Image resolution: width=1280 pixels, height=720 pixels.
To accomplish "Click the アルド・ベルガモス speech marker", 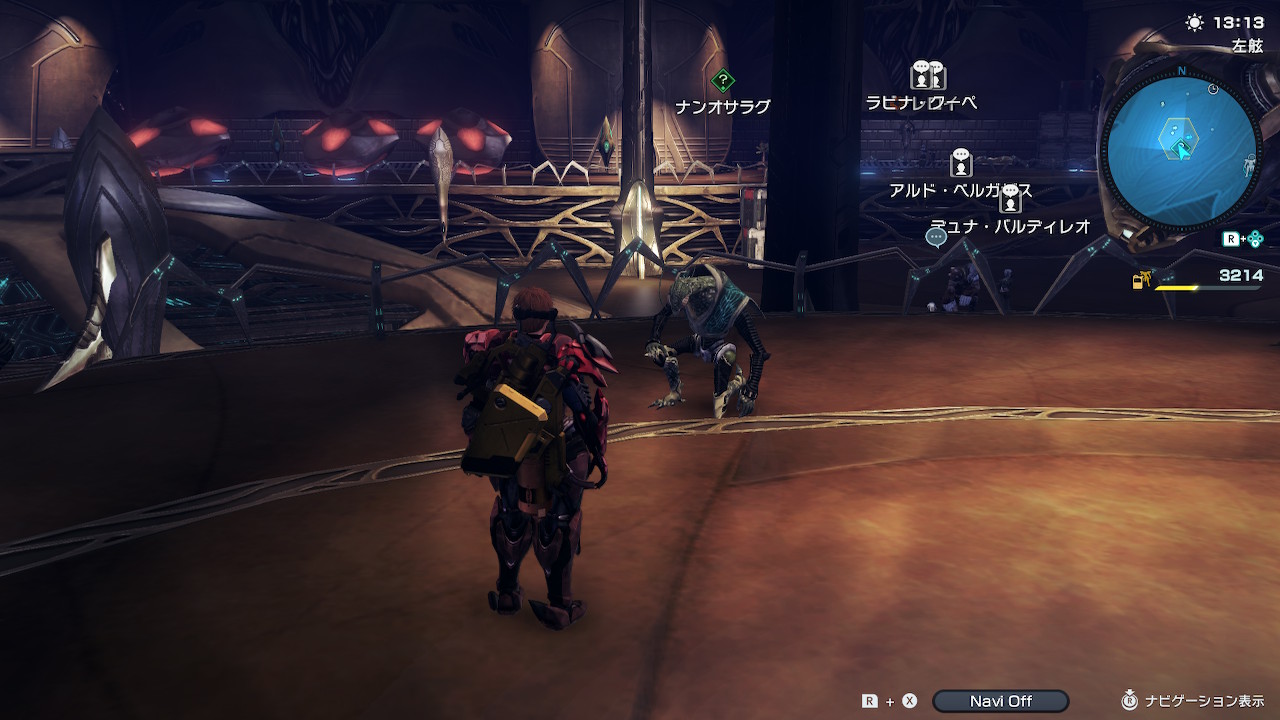I will click(961, 162).
